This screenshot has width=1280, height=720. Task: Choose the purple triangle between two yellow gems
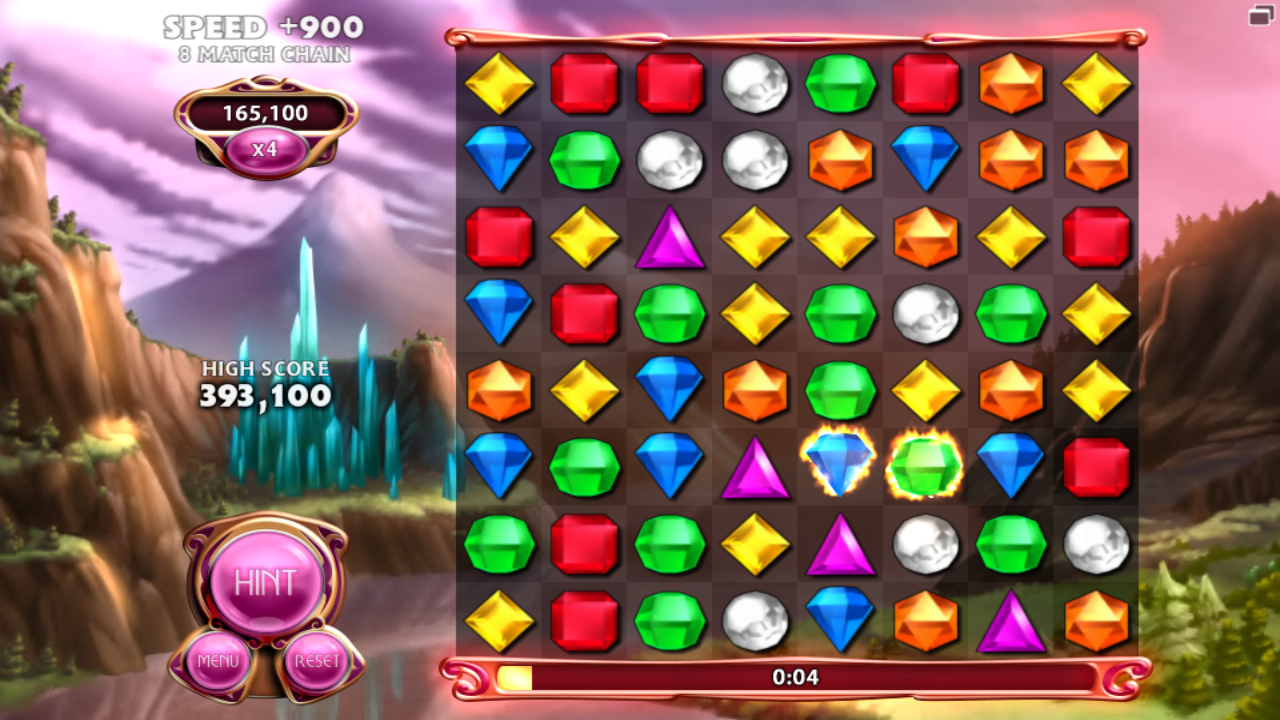point(669,238)
